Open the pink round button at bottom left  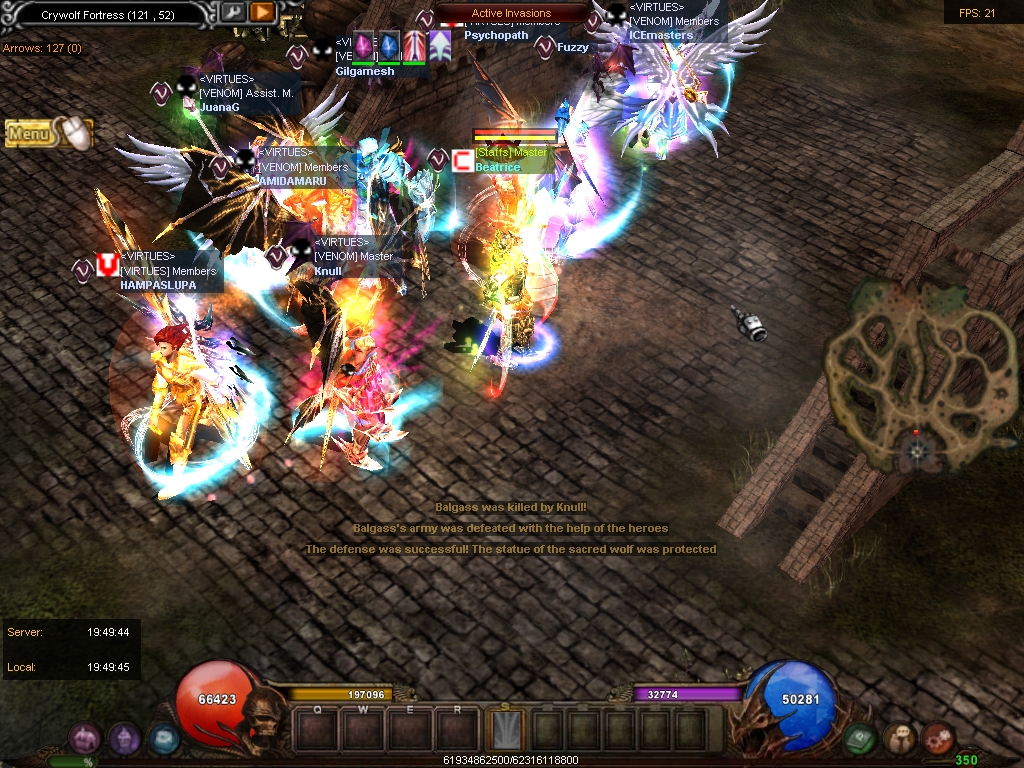coord(85,739)
